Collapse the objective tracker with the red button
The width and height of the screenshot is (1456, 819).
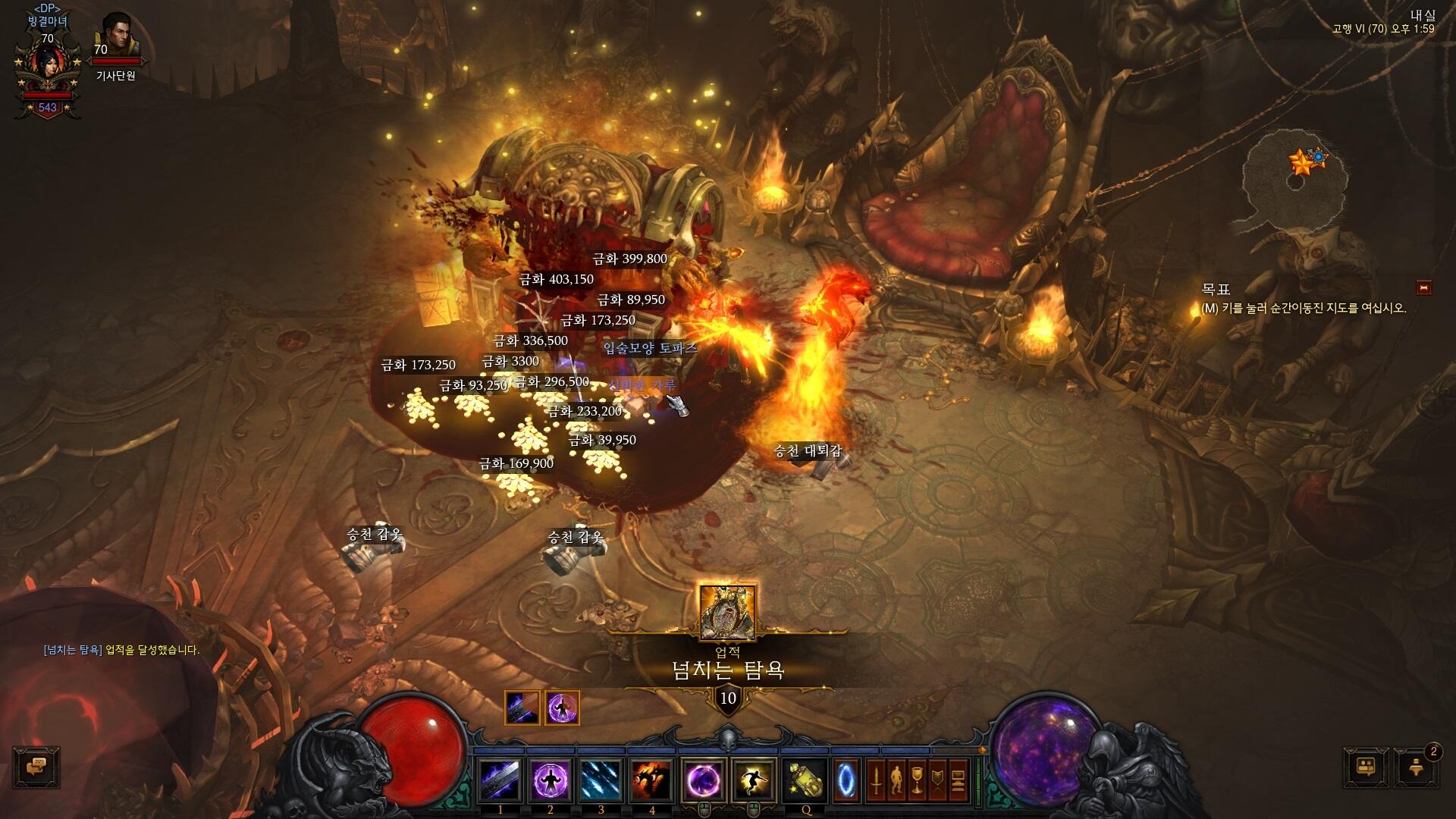1423,287
